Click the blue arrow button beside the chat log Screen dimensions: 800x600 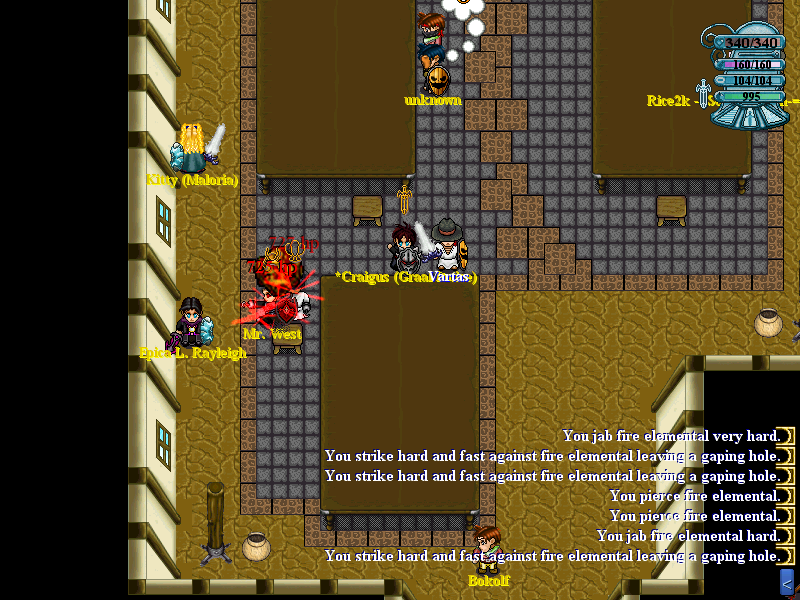[787, 581]
